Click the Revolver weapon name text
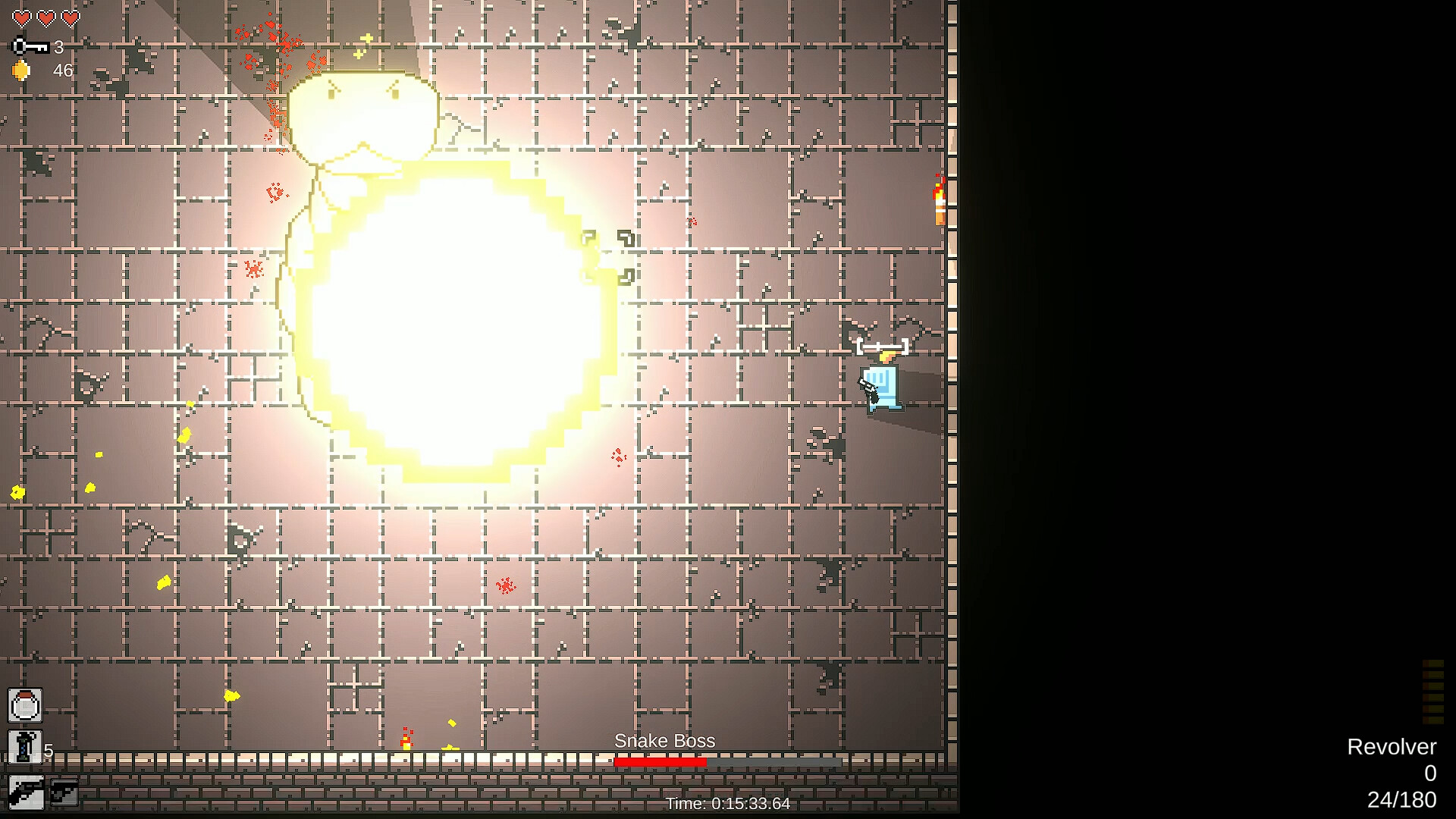The height and width of the screenshot is (819, 1456). point(1392,746)
